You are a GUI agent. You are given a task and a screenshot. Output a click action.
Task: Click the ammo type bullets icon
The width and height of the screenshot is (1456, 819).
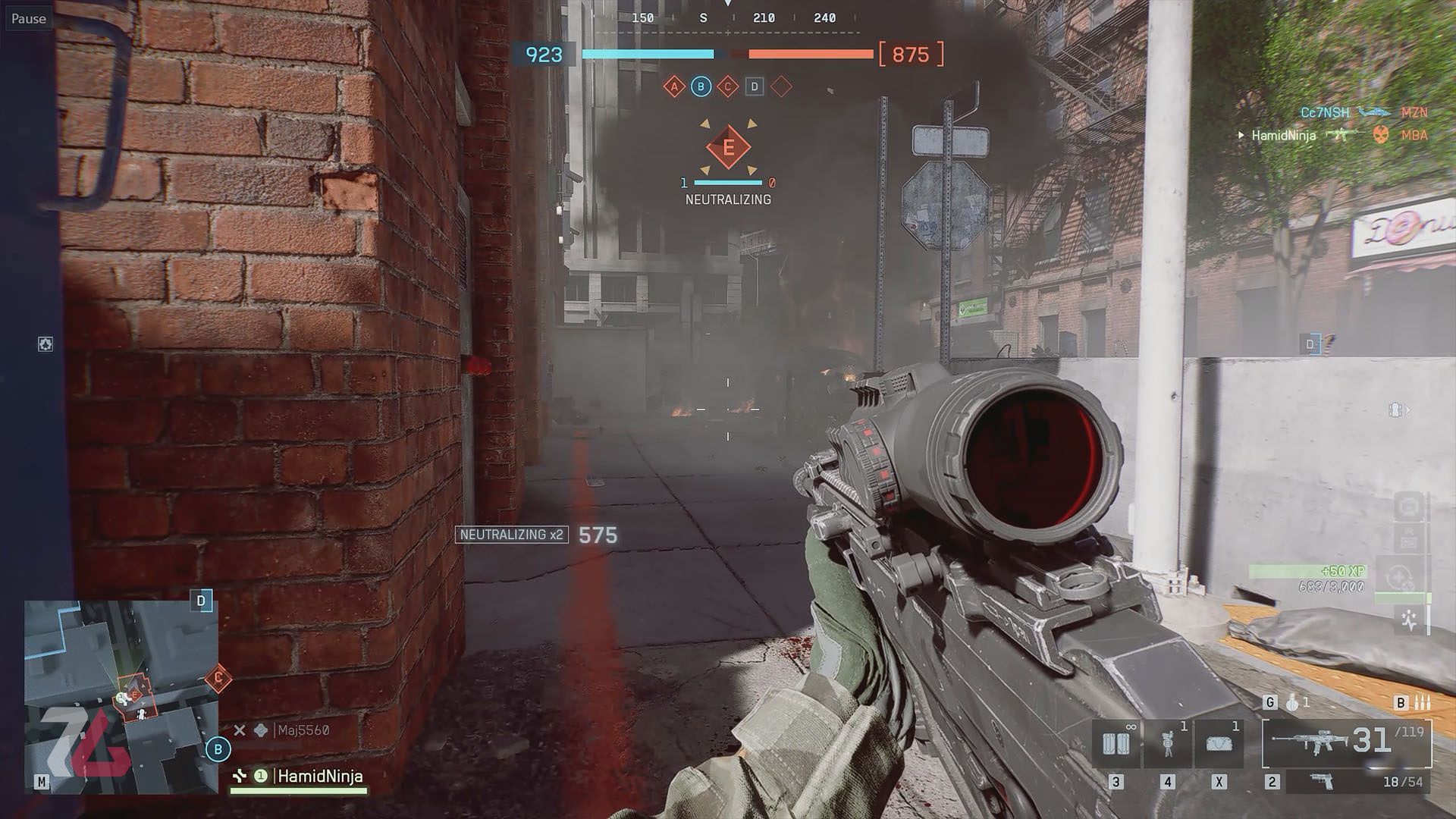[x=1422, y=703]
